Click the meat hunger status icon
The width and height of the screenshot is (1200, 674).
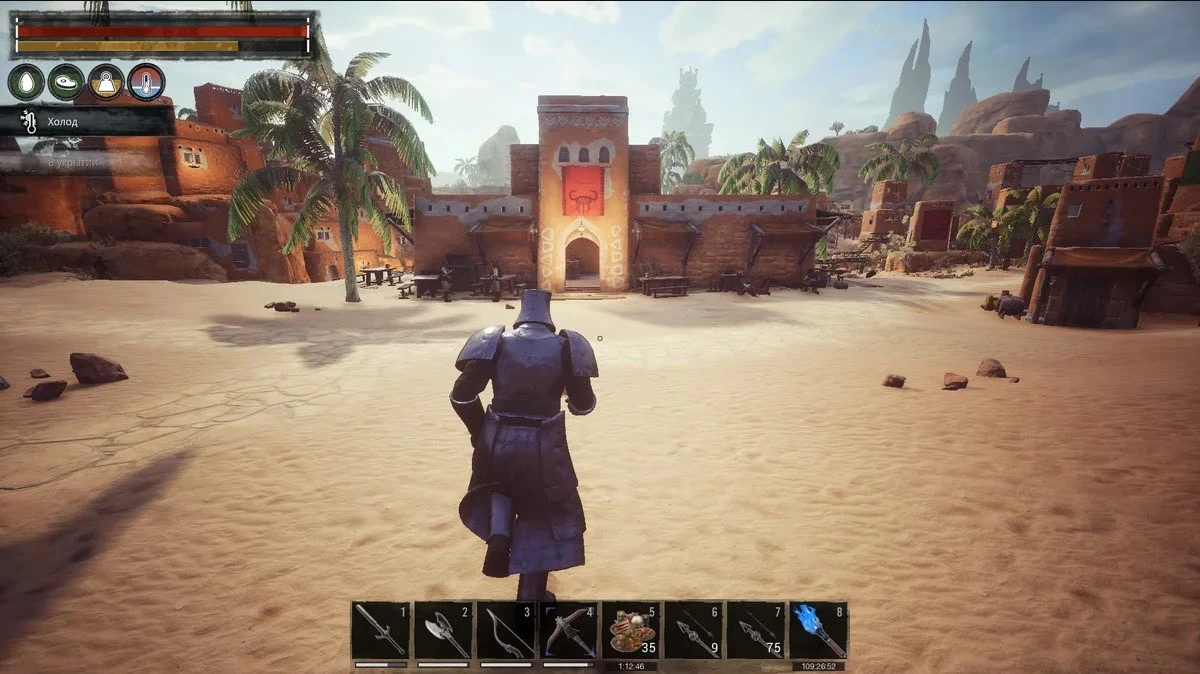[66, 82]
